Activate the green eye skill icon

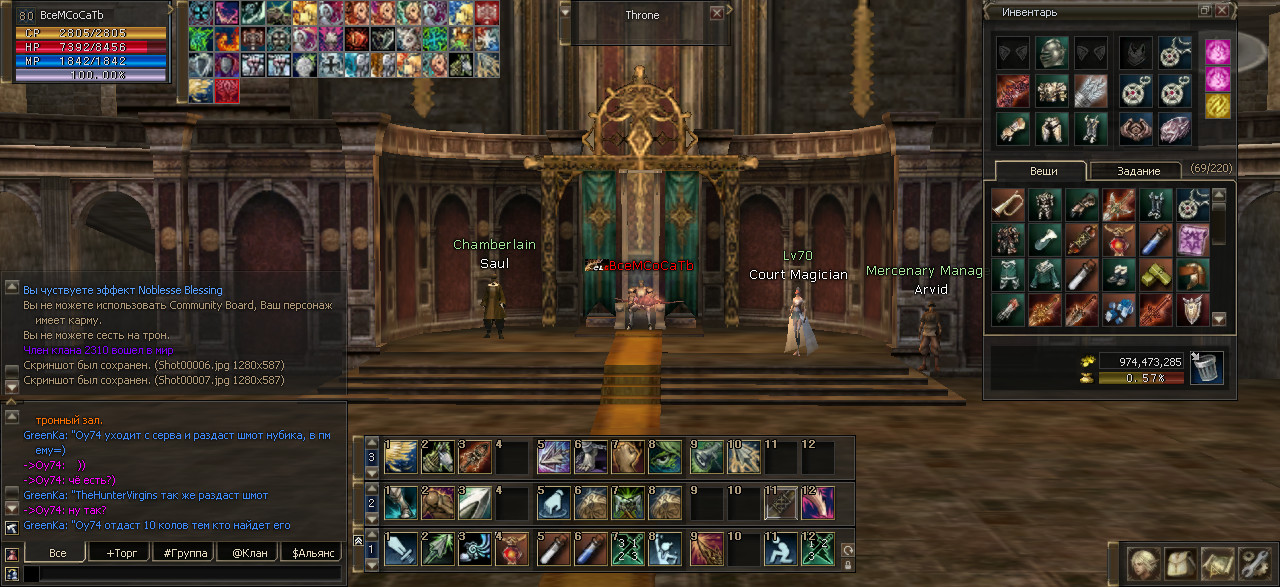coord(663,456)
